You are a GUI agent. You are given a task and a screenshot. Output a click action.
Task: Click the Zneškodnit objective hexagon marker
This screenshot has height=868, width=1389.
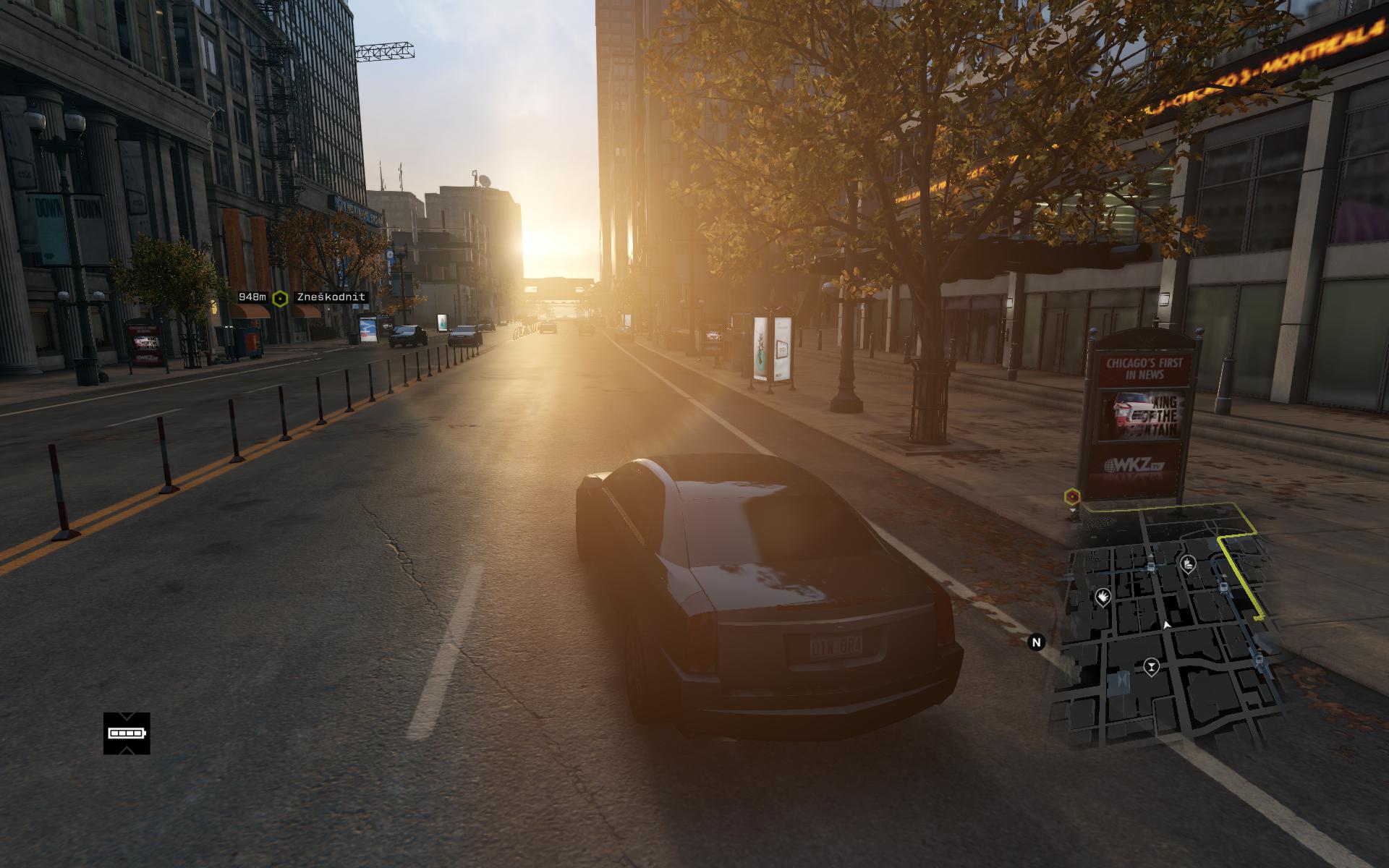pyautogui.click(x=280, y=298)
